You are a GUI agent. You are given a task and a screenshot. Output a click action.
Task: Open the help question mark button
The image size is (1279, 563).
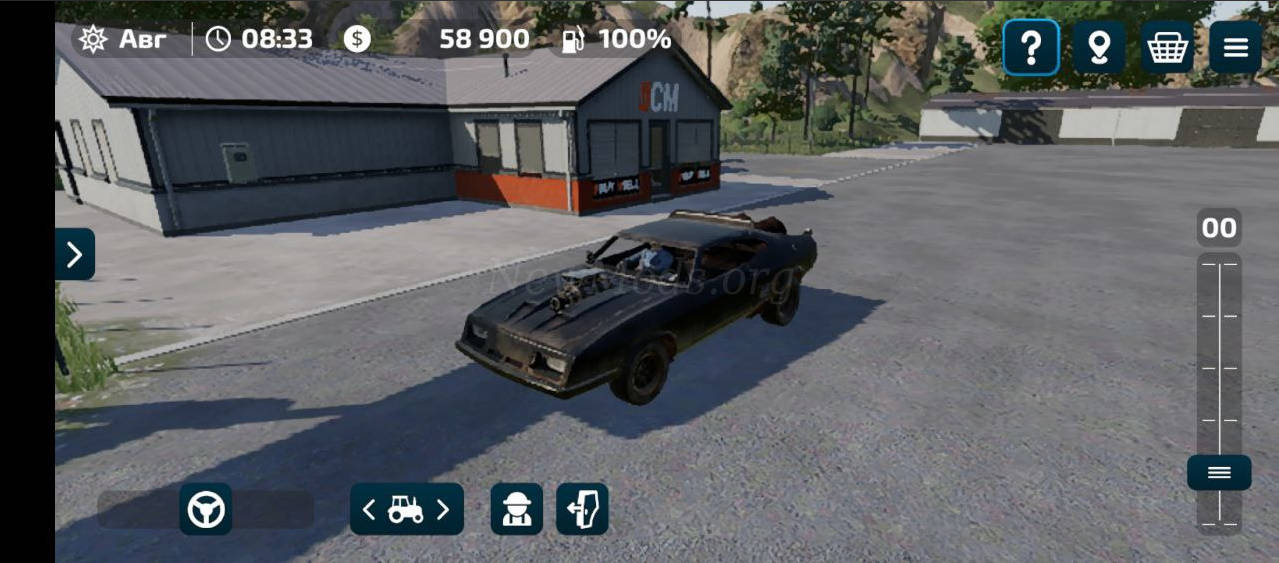[x=1031, y=47]
